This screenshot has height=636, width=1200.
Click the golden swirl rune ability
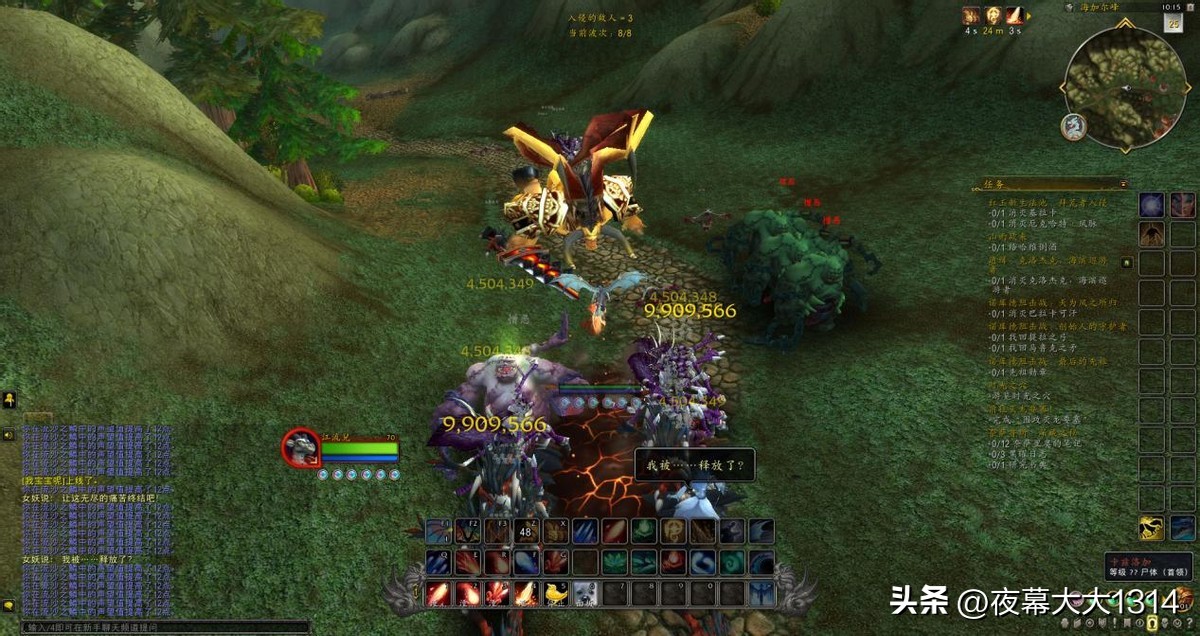(673, 532)
